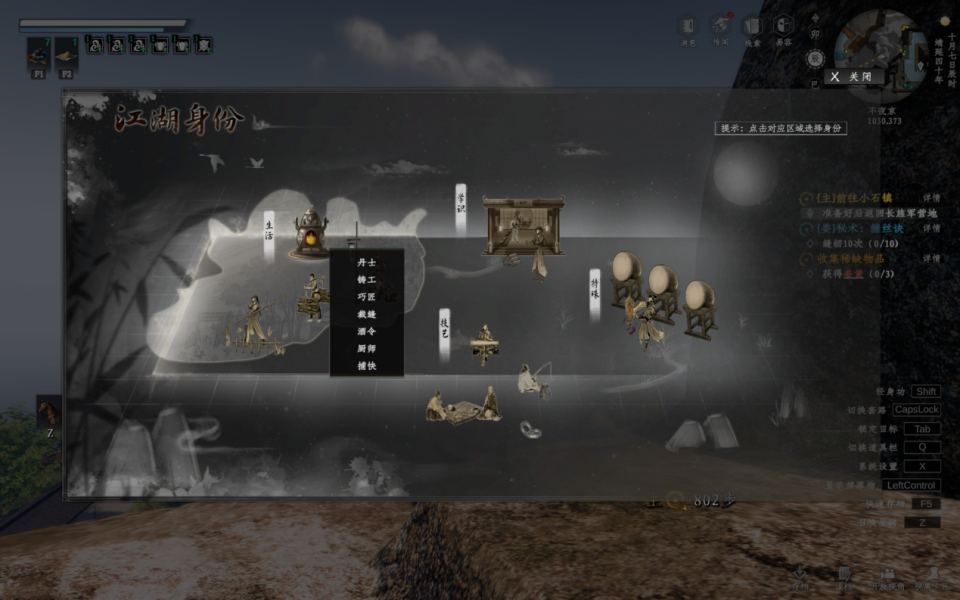The image size is (960, 600).
Task: Open the 技艺 artistry category label
Action: point(445,329)
